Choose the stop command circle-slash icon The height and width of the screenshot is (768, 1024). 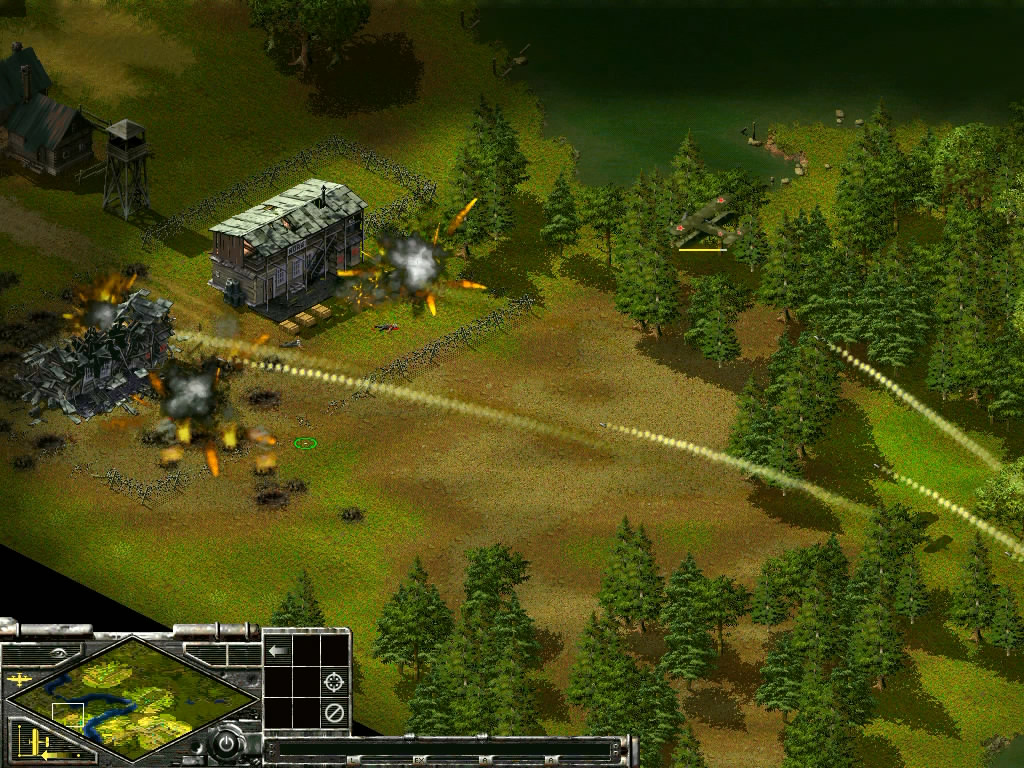pyautogui.click(x=335, y=713)
